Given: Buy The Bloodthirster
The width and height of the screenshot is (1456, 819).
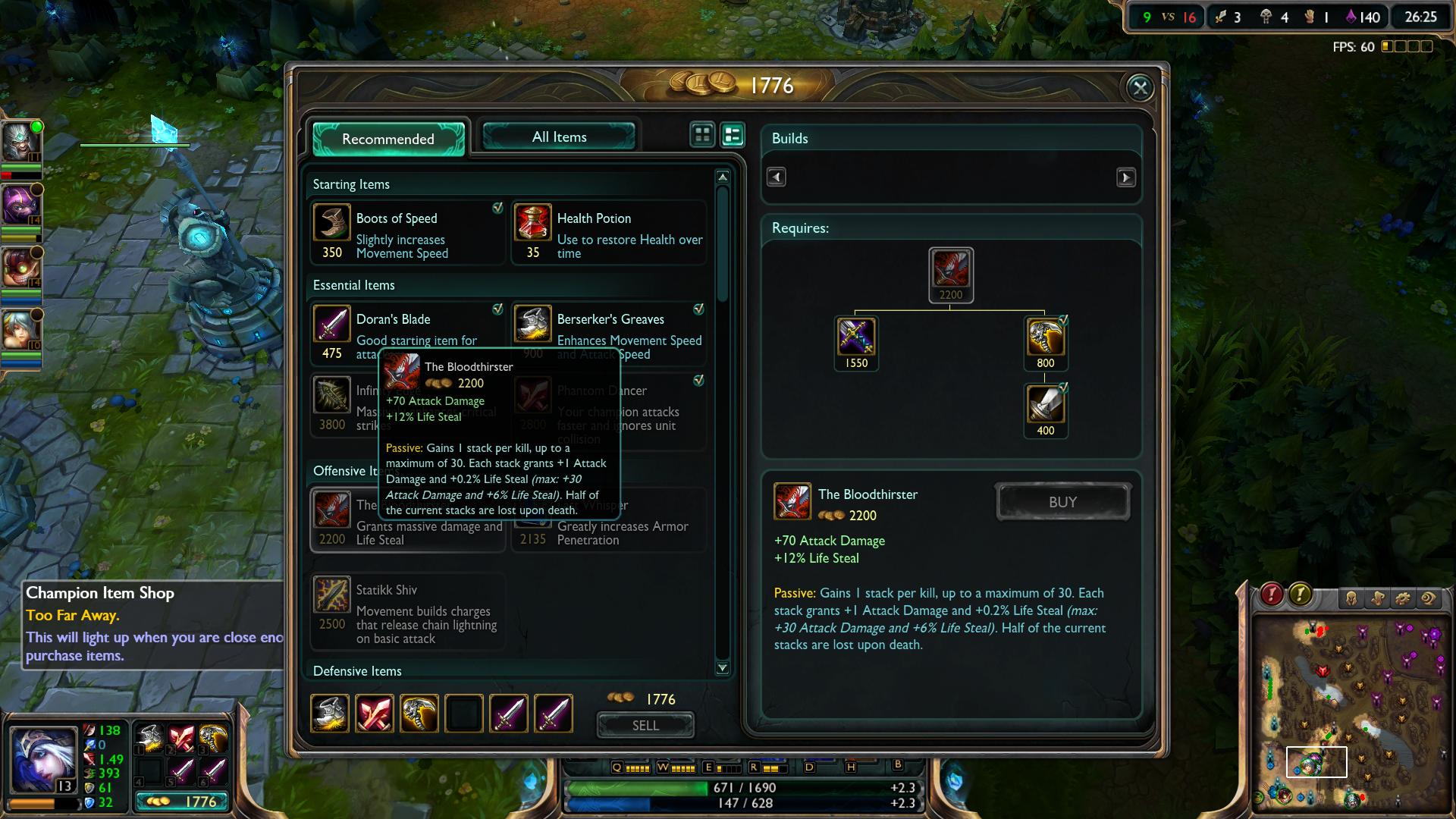Looking at the screenshot, I should click(x=1062, y=502).
